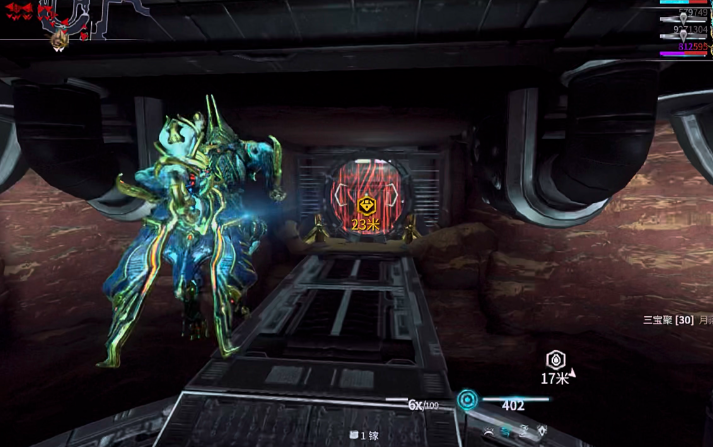Select the yellow objective marker showing 23米

tap(366, 206)
